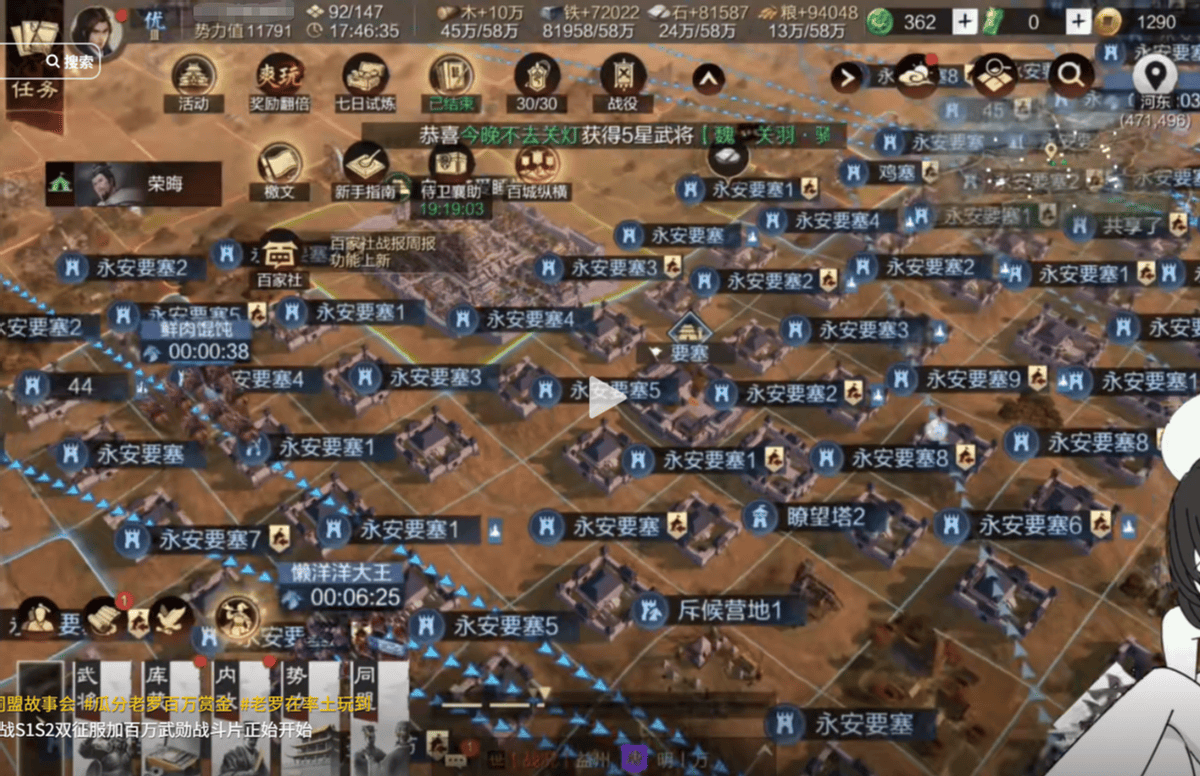Viewport: 1200px width, 776px height.
Task: Collapse the top icon row with the up arrow
Action: [x=708, y=76]
